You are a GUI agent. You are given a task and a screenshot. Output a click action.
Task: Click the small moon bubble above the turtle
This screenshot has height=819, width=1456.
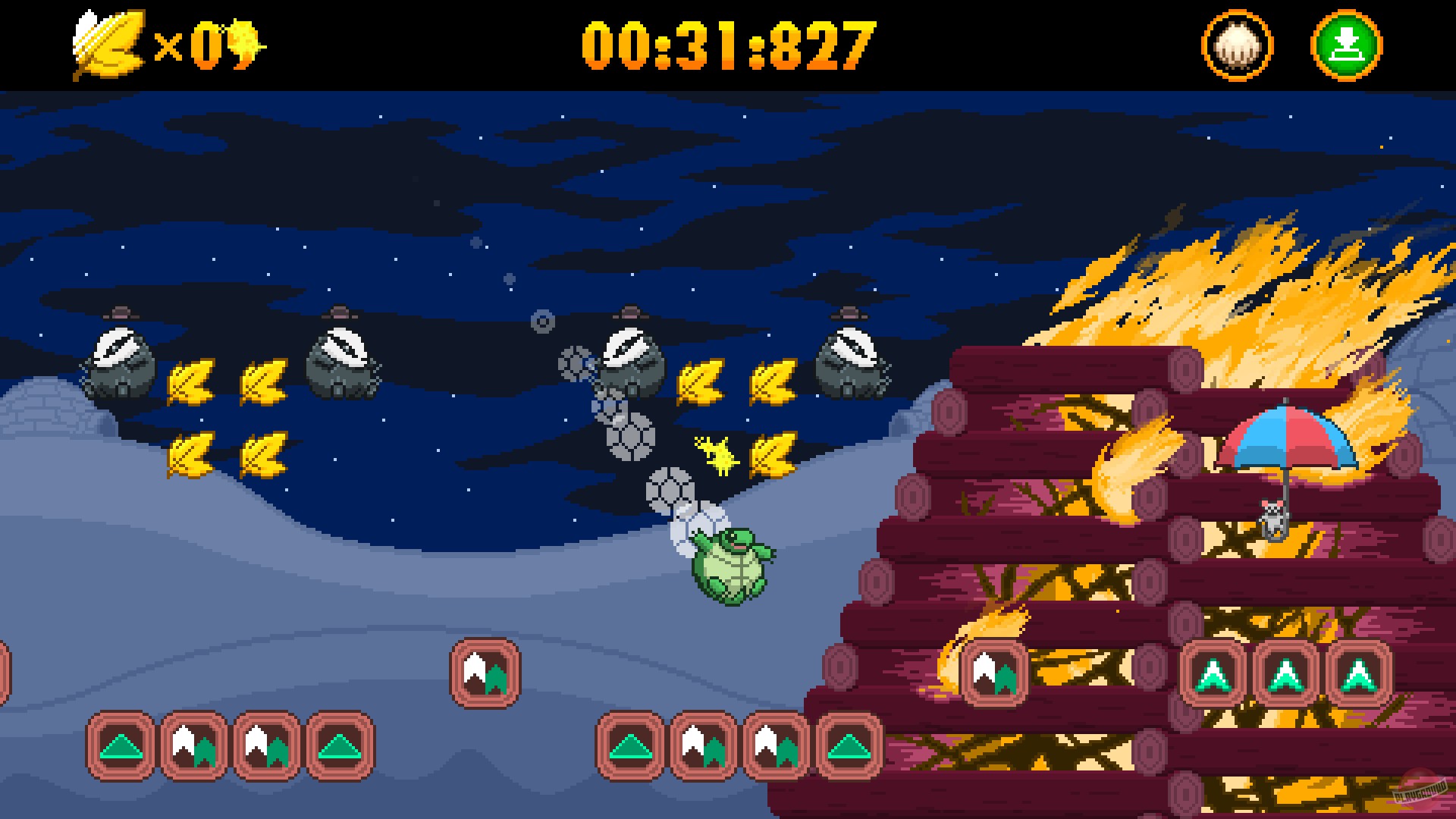coord(543,322)
